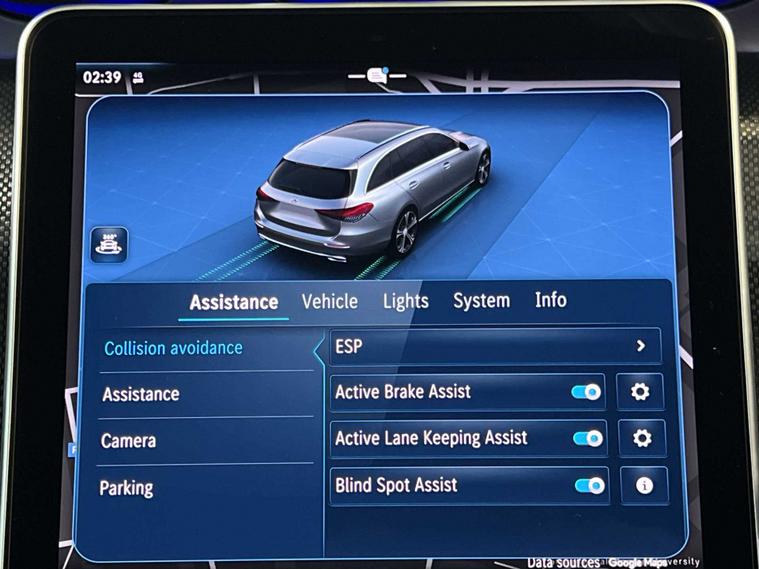Screen dimensions: 759x569
Task: Open the Parking sidebar category
Action: [127, 488]
